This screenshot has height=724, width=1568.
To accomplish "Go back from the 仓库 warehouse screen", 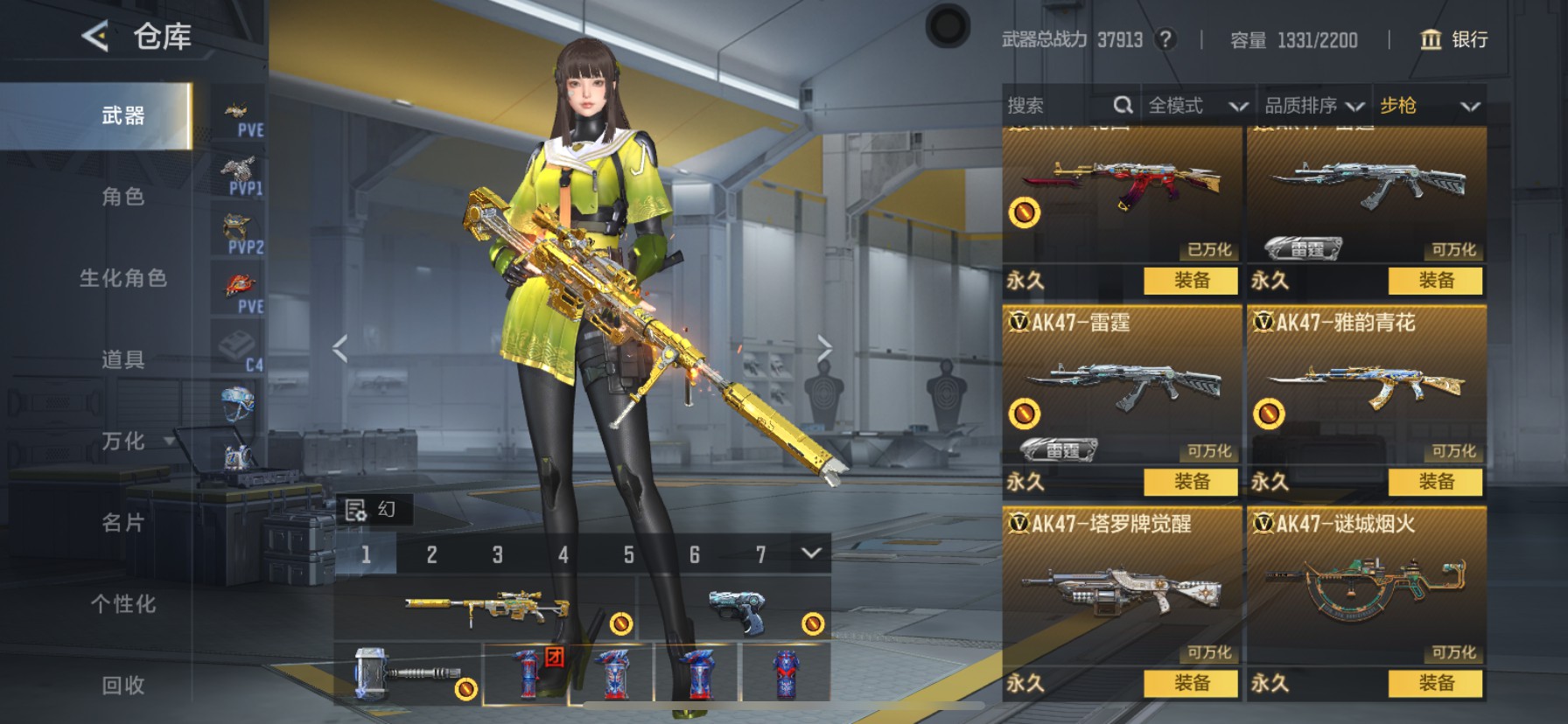I will 94,37.
